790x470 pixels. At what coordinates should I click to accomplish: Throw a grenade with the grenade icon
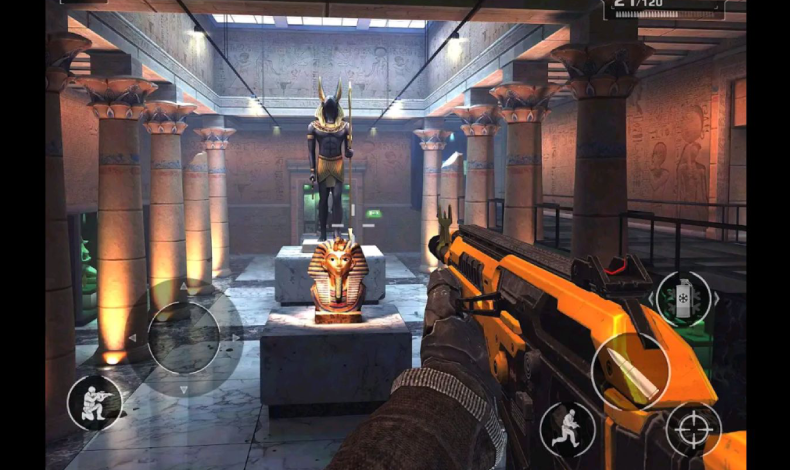[684, 299]
